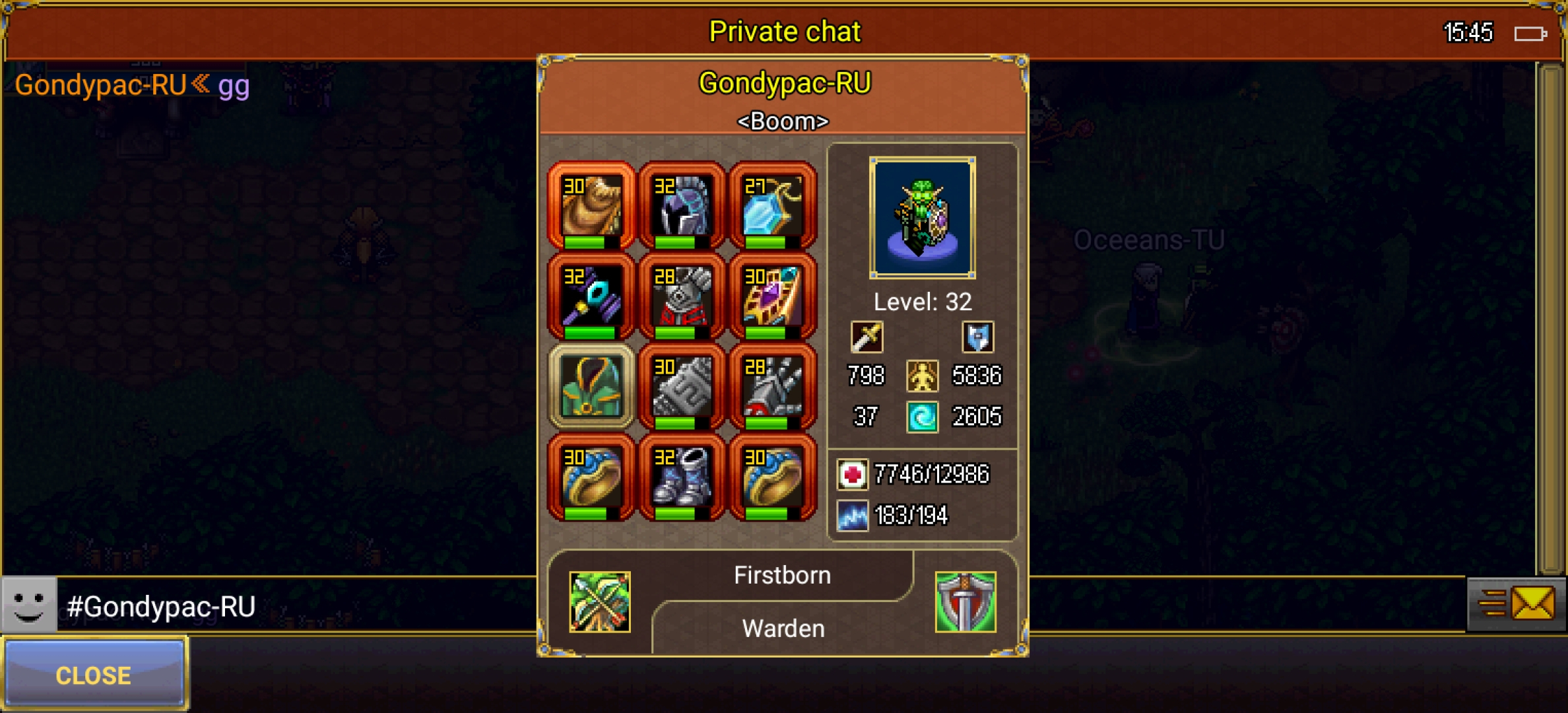Select the level 28 gauntlets slot
Image resolution: width=1568 pixels, height=713 pixels.
click(x=772, y=387)
